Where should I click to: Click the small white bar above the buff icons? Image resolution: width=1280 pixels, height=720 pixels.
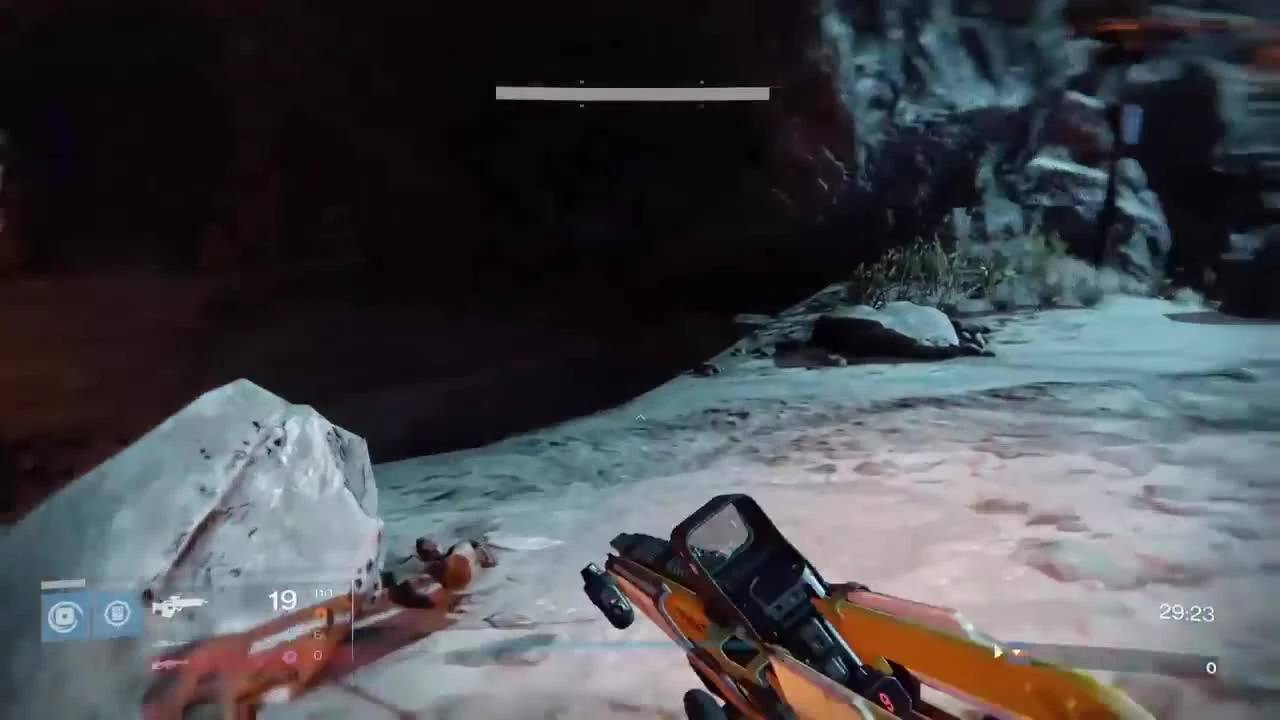(x=62, y=583)
